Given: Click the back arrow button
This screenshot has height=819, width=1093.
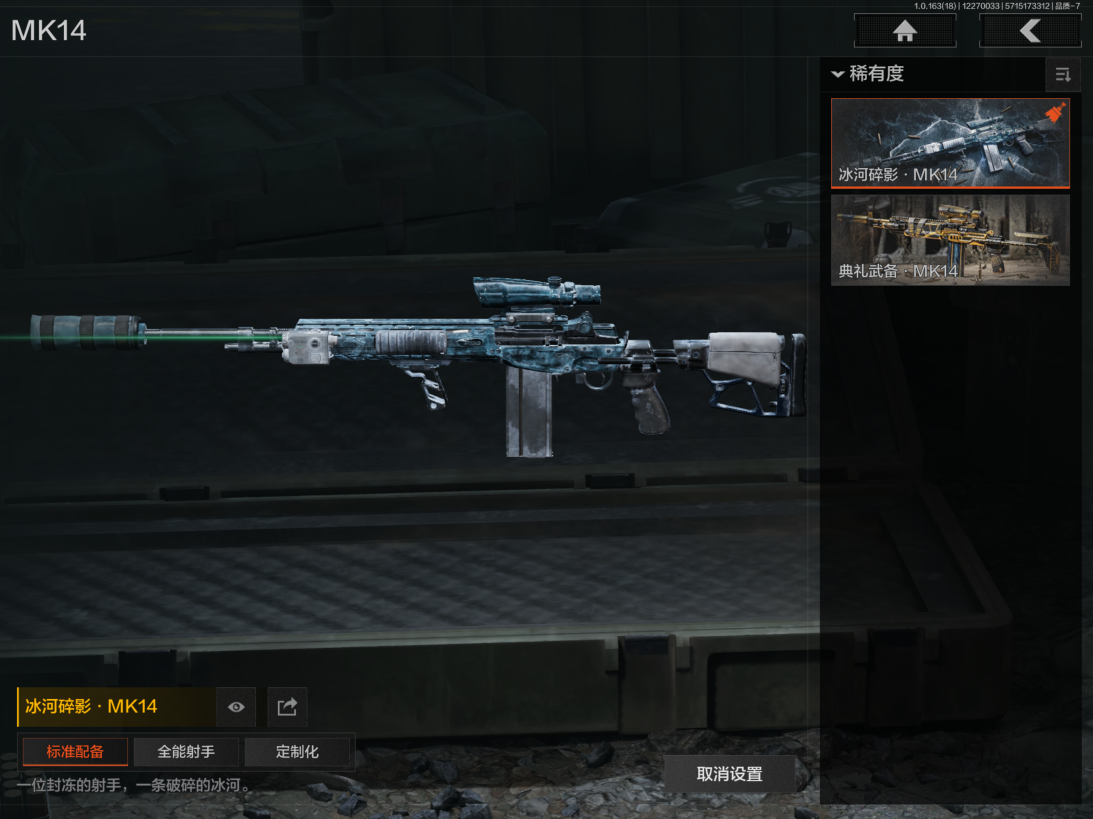Looking at the screenshot, I should tap(1030, 31).
